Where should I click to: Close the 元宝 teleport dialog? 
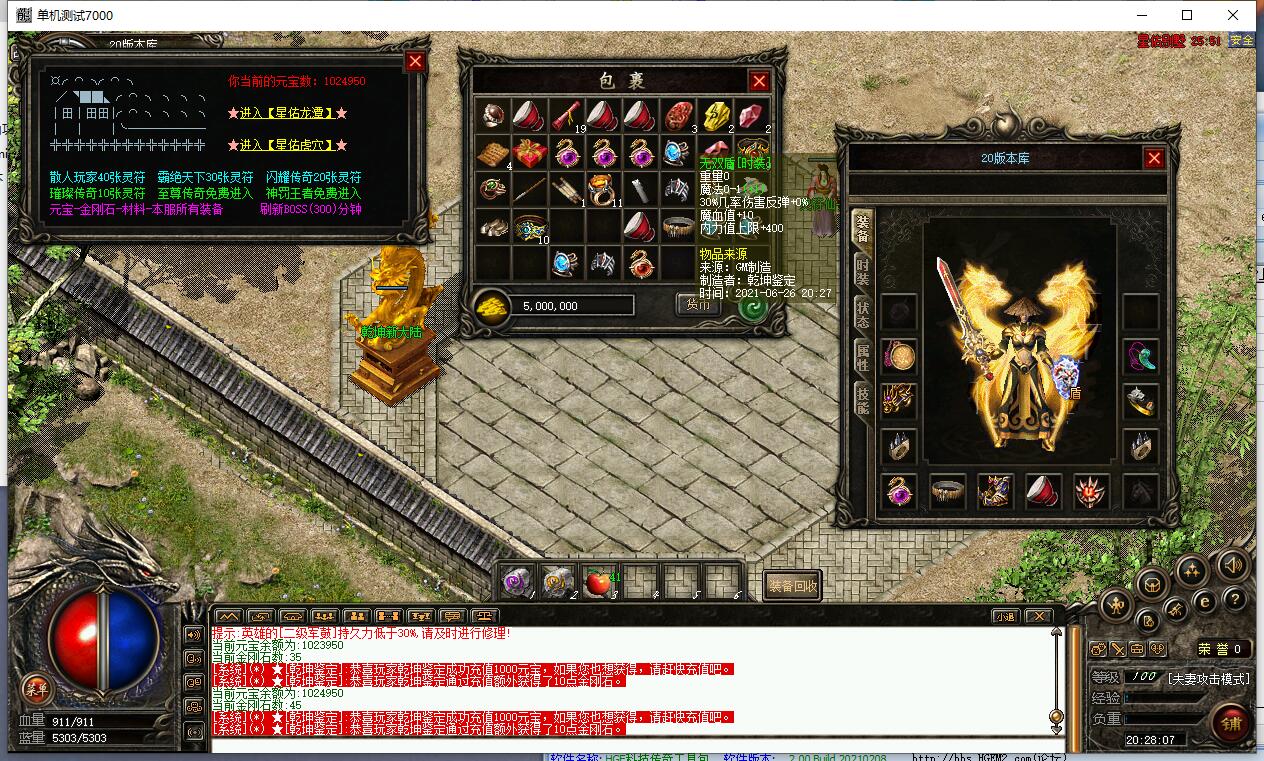[415, 62]
